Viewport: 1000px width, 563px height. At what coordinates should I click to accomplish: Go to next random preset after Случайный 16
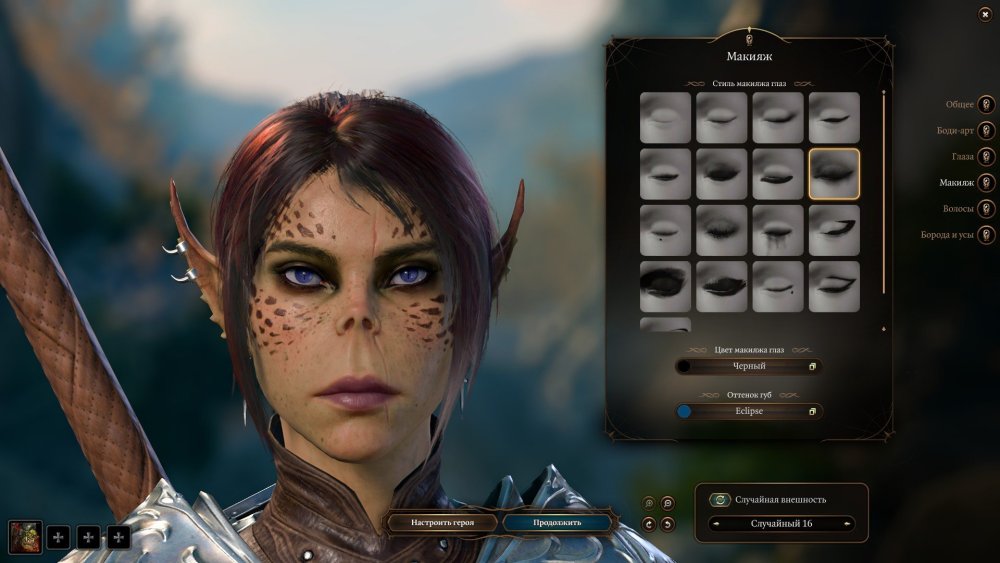848,524
